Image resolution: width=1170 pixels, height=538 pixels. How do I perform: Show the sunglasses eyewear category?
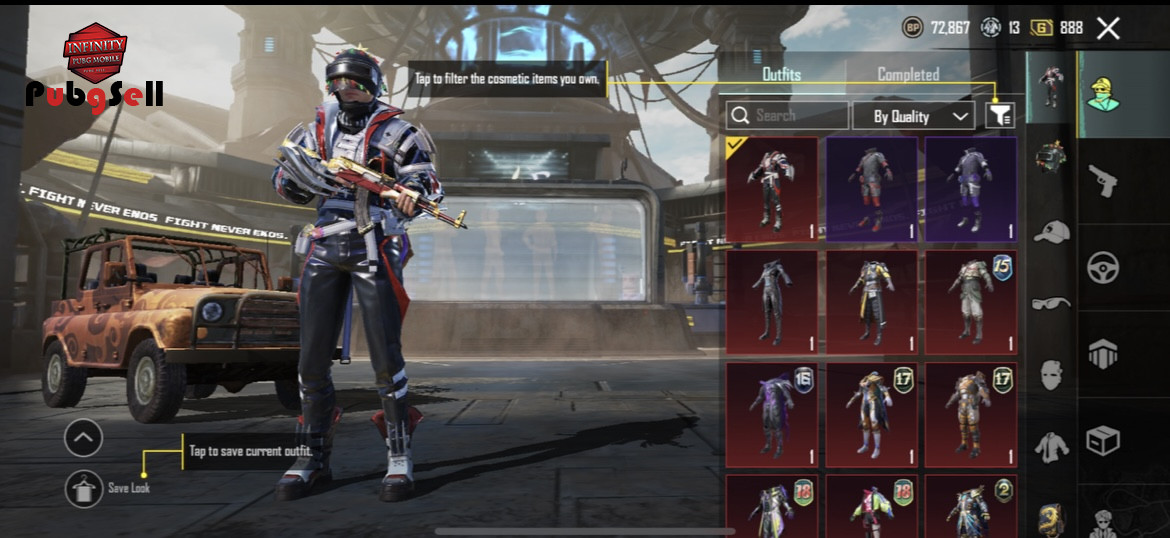pos(1051,302)
